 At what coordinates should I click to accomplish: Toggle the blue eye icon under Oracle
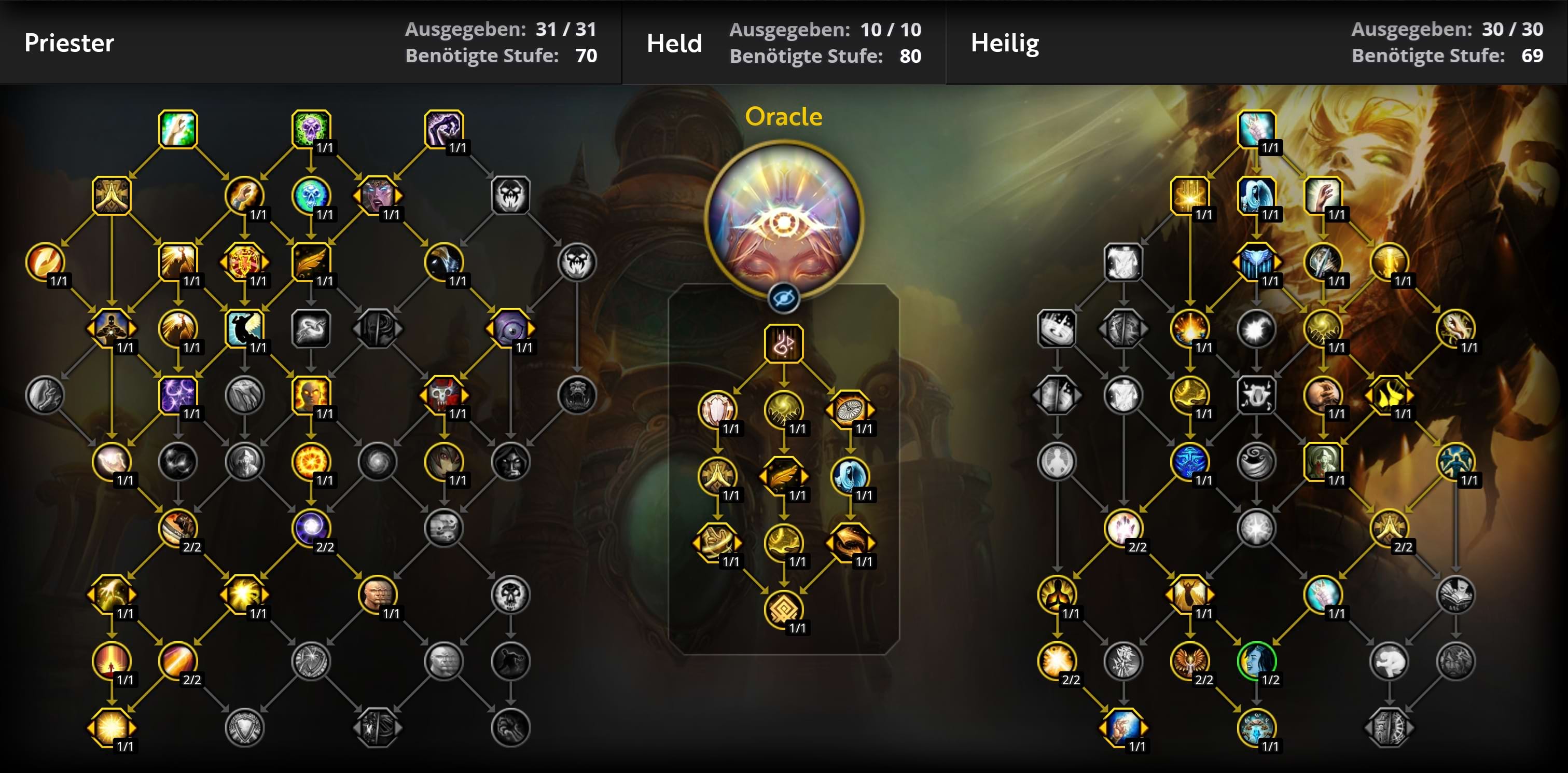click(783, 298)
